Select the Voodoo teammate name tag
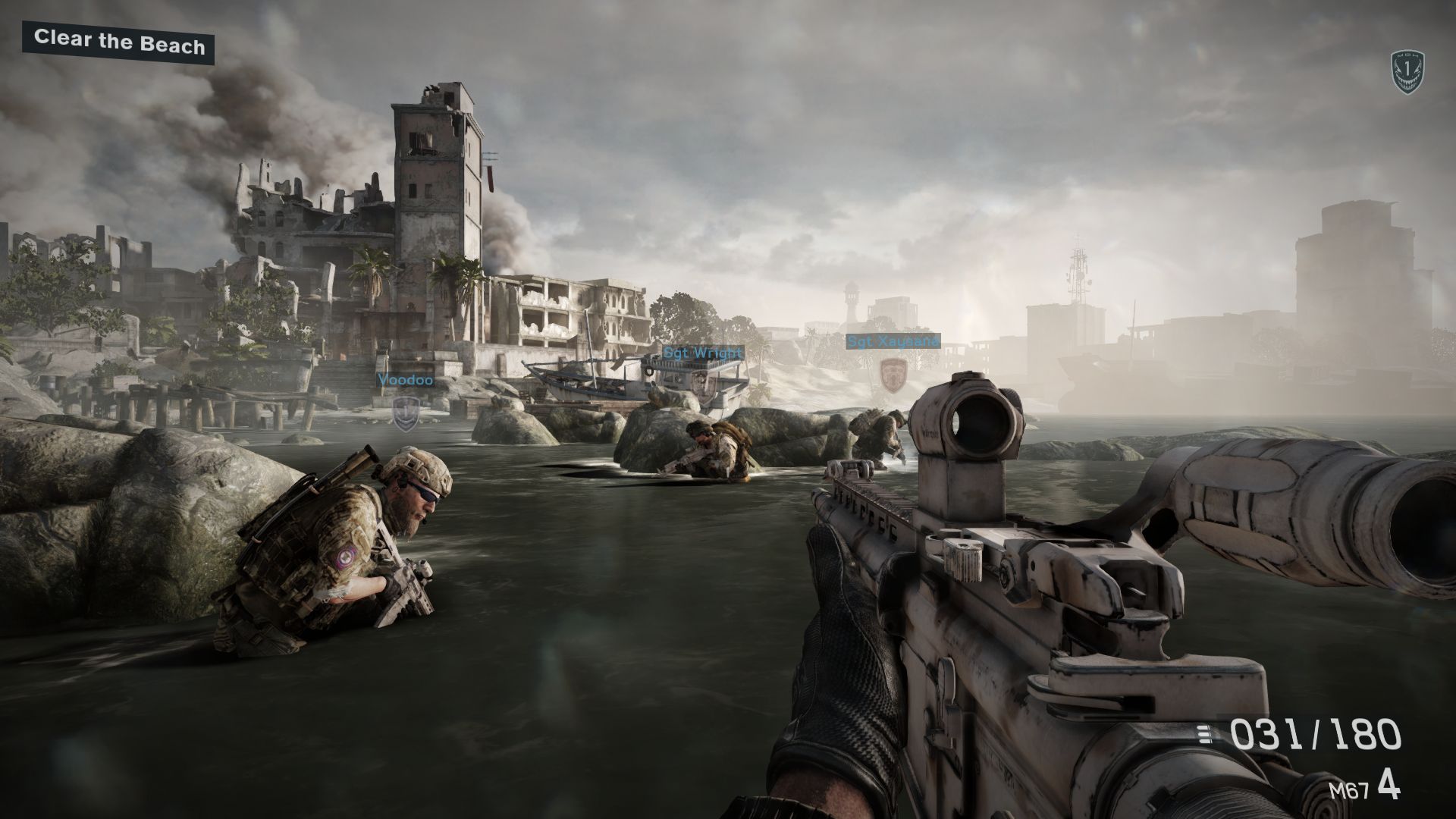Viewport: 1456px width, 819px height. (x=406, y=380)
